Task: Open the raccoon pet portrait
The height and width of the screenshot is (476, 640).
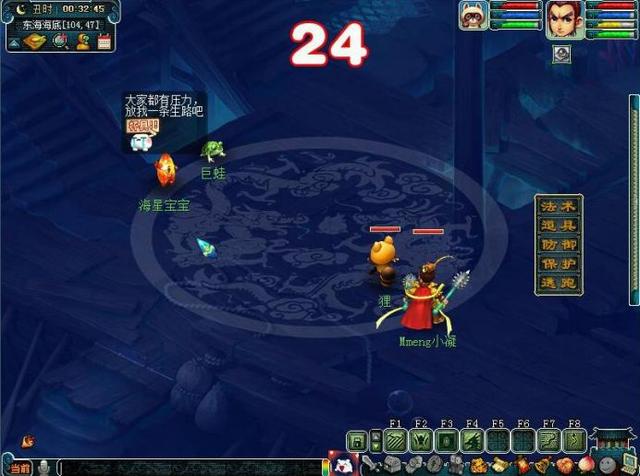Action: click(473, 17)
